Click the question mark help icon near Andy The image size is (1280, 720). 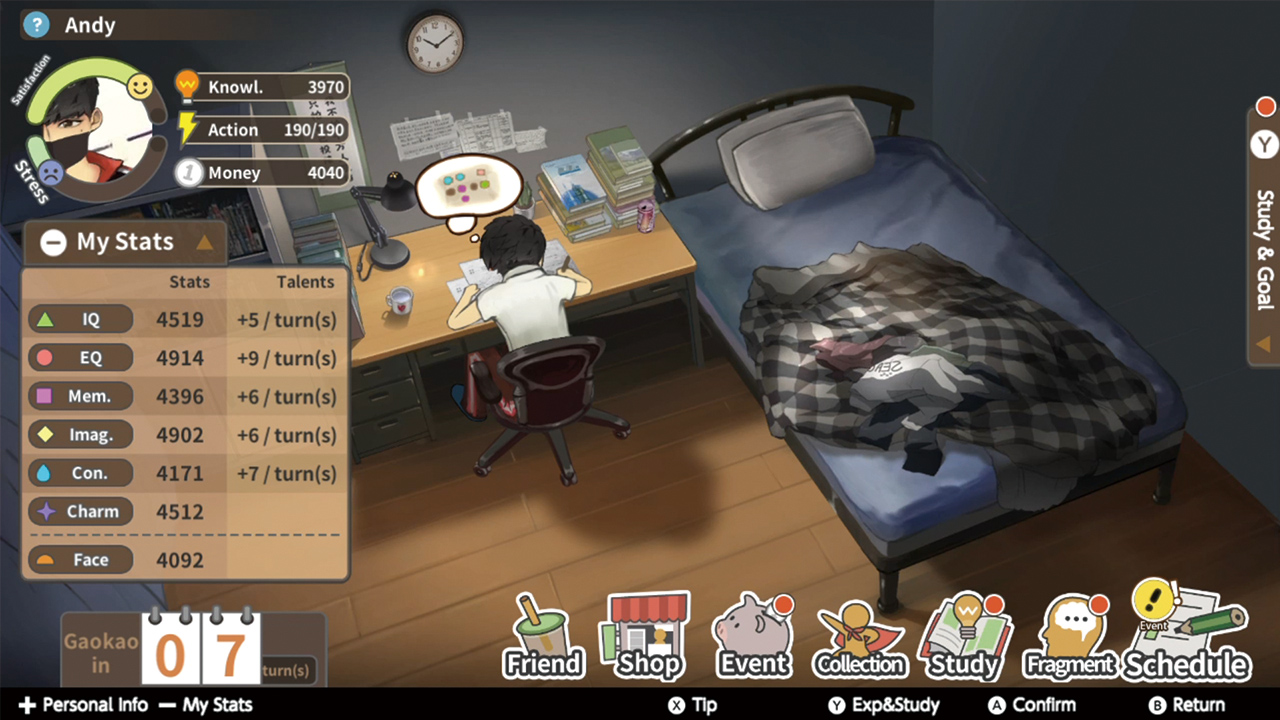[x=36, y=24]
